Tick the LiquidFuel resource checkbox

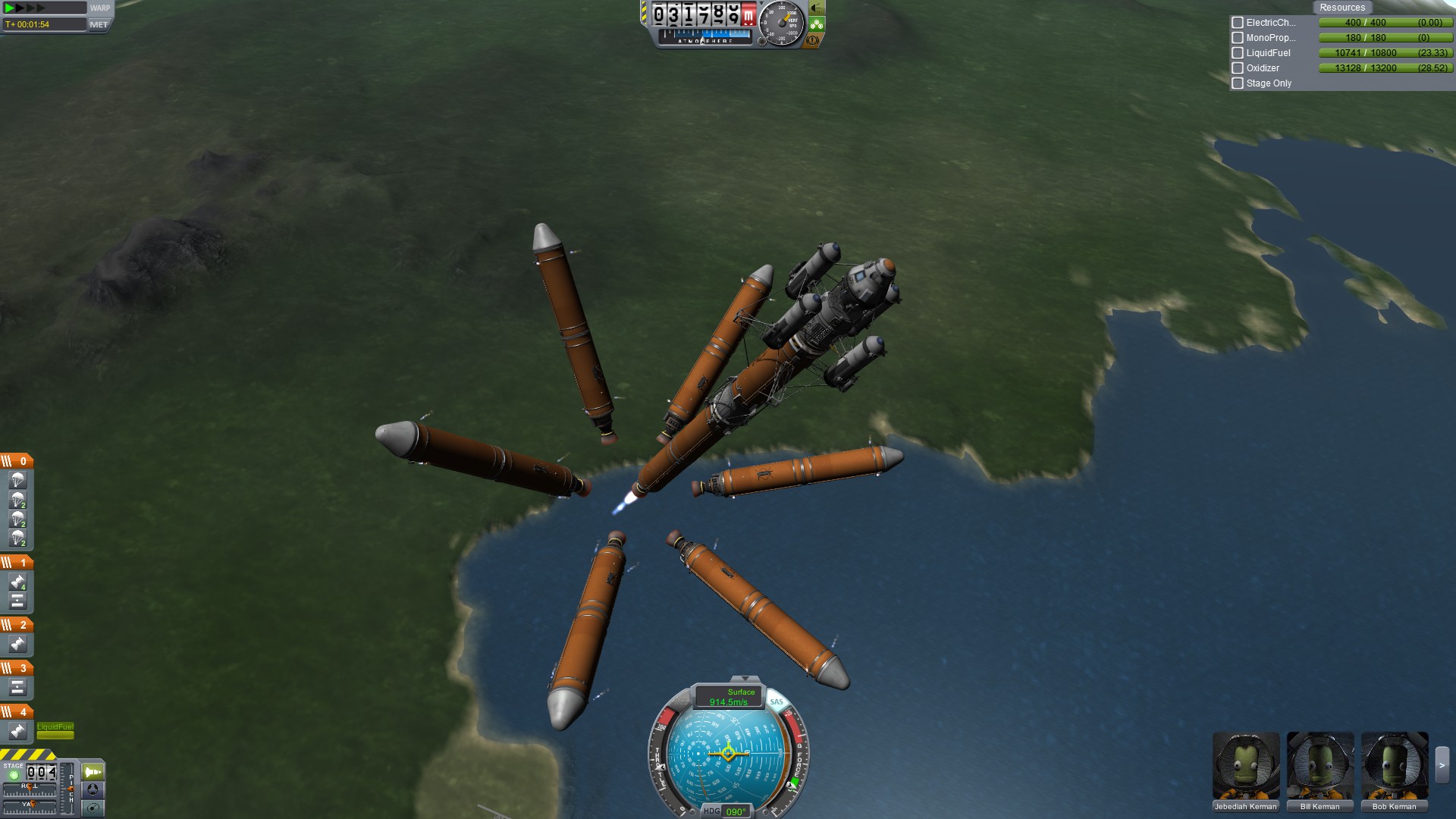(x=1238, y=53)
